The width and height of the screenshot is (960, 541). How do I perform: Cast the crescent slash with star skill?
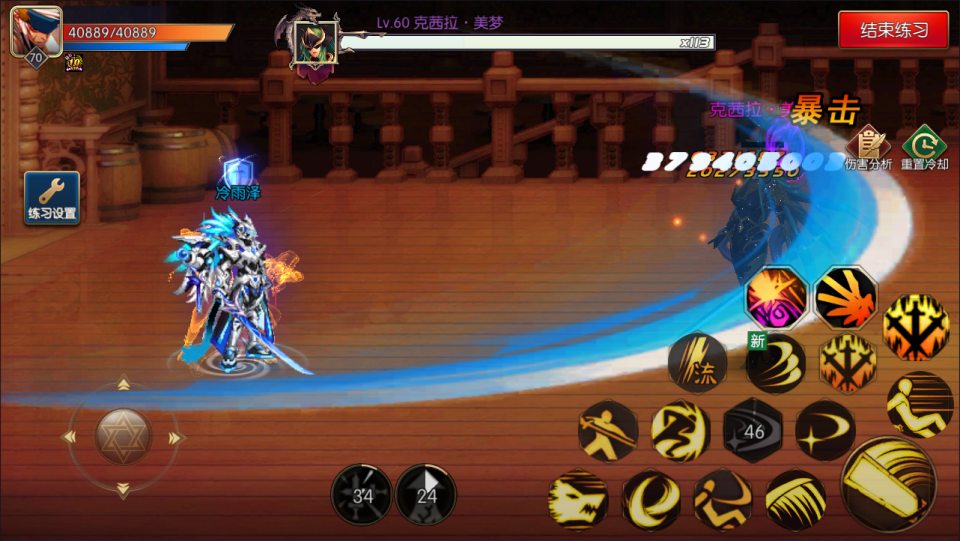[825, 431]
